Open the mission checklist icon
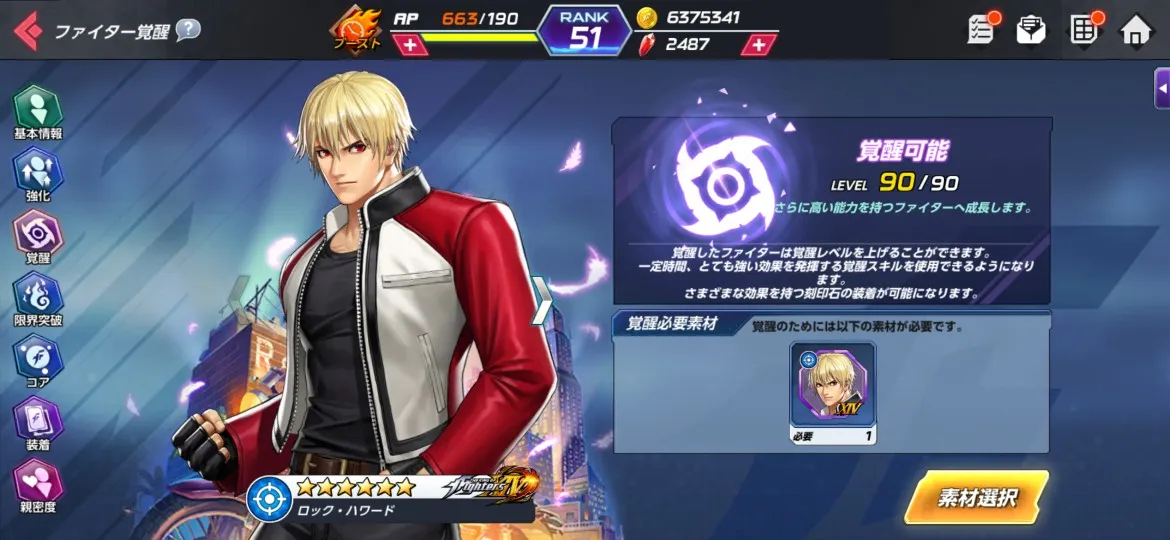 click(x=981, y=30)
